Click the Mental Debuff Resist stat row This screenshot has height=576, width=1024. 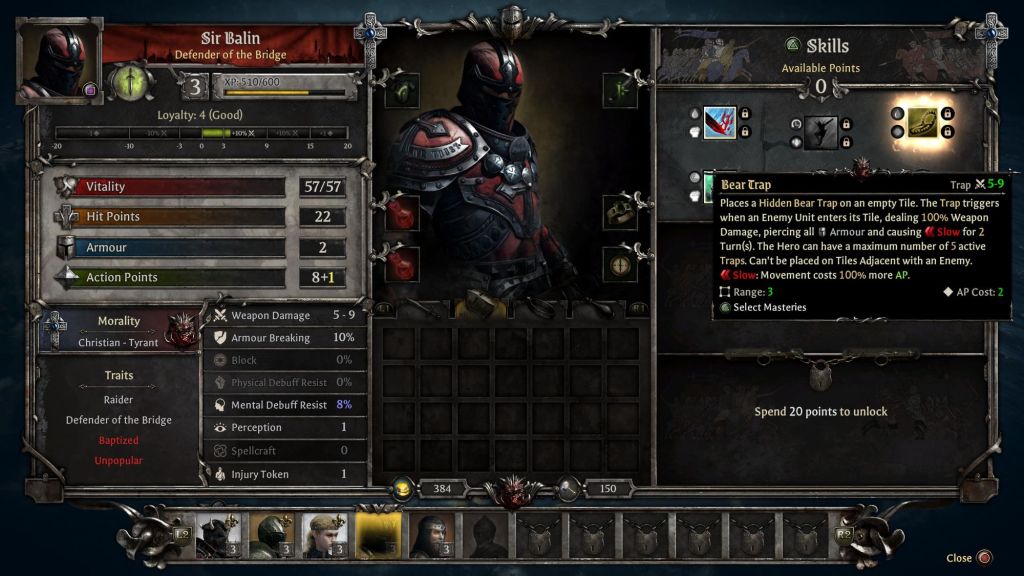pos(285,405)
